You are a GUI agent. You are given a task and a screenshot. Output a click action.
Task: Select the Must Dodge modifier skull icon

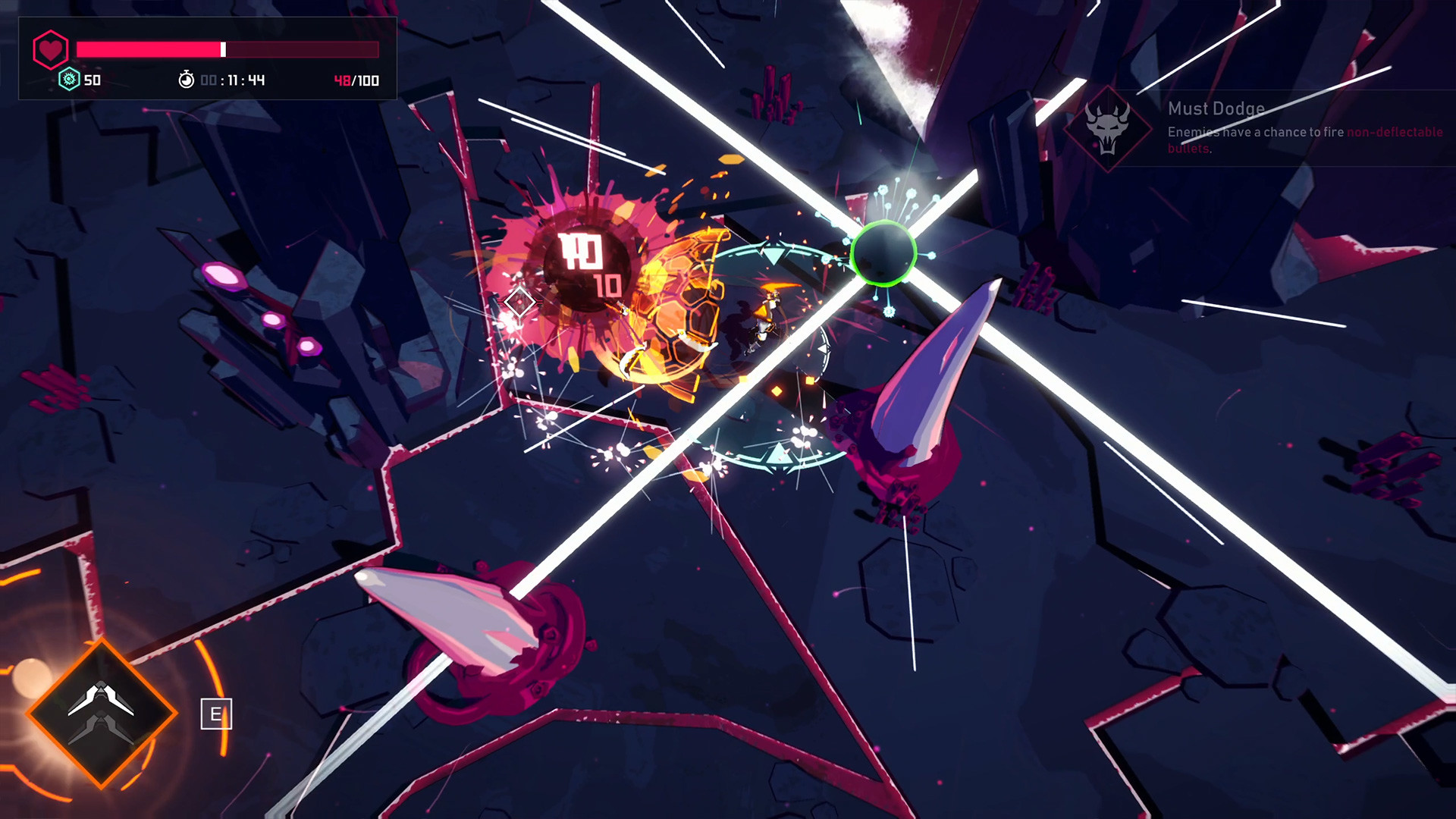coord(1107,128)
